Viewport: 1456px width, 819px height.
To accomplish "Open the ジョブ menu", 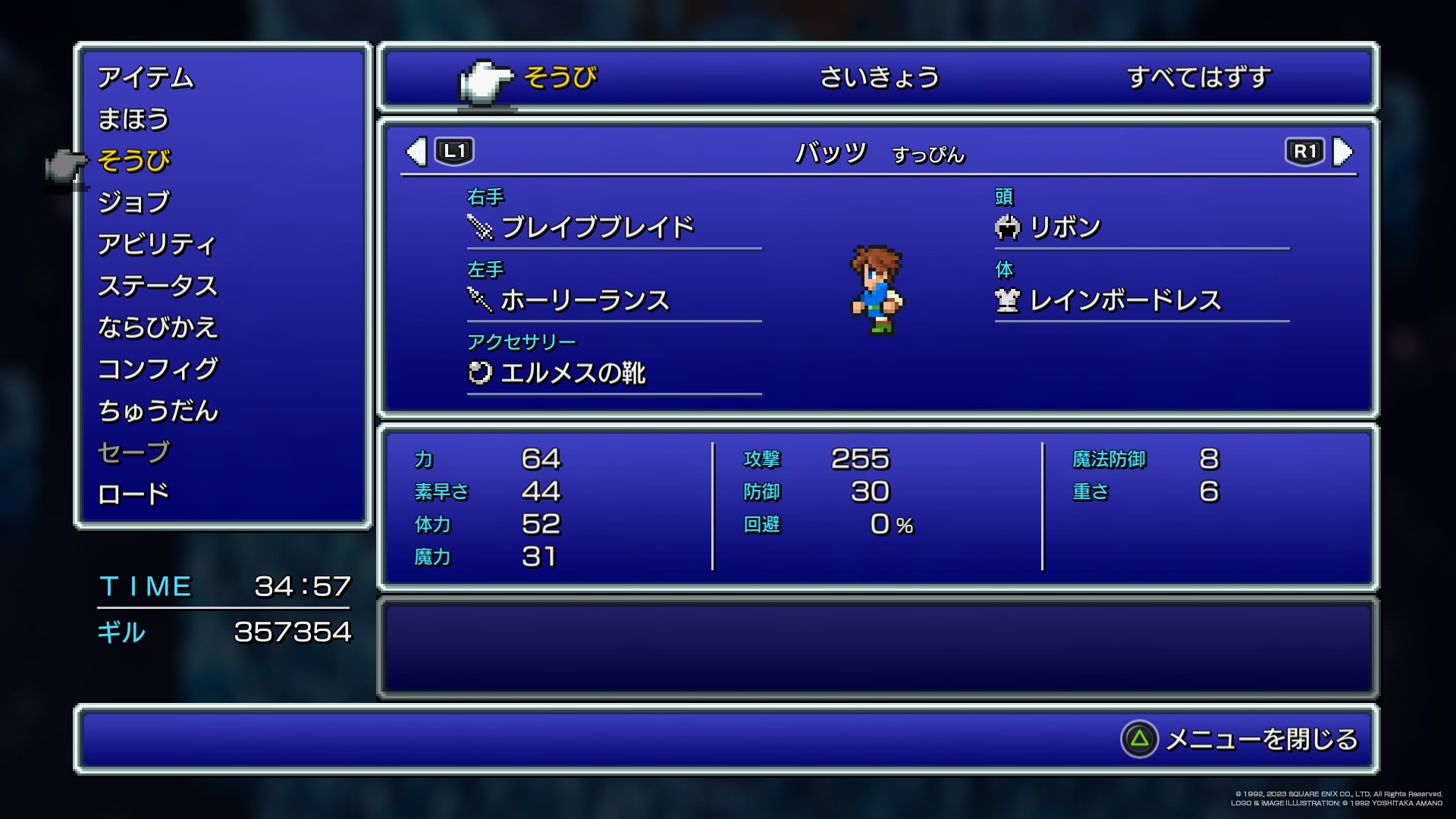I will [134, 202].
